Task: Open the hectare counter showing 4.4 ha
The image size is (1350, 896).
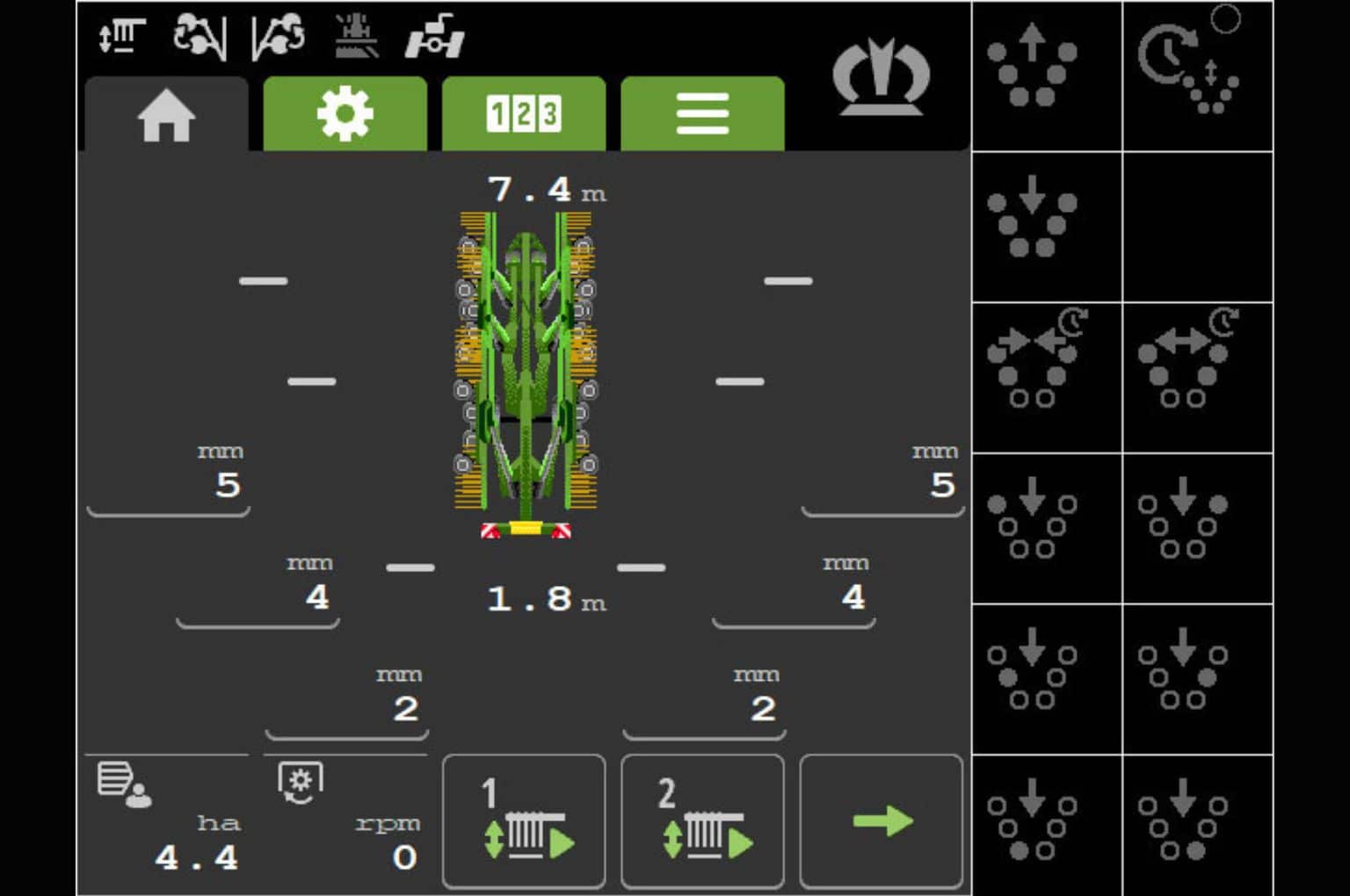Action: [x=167, y=820]
